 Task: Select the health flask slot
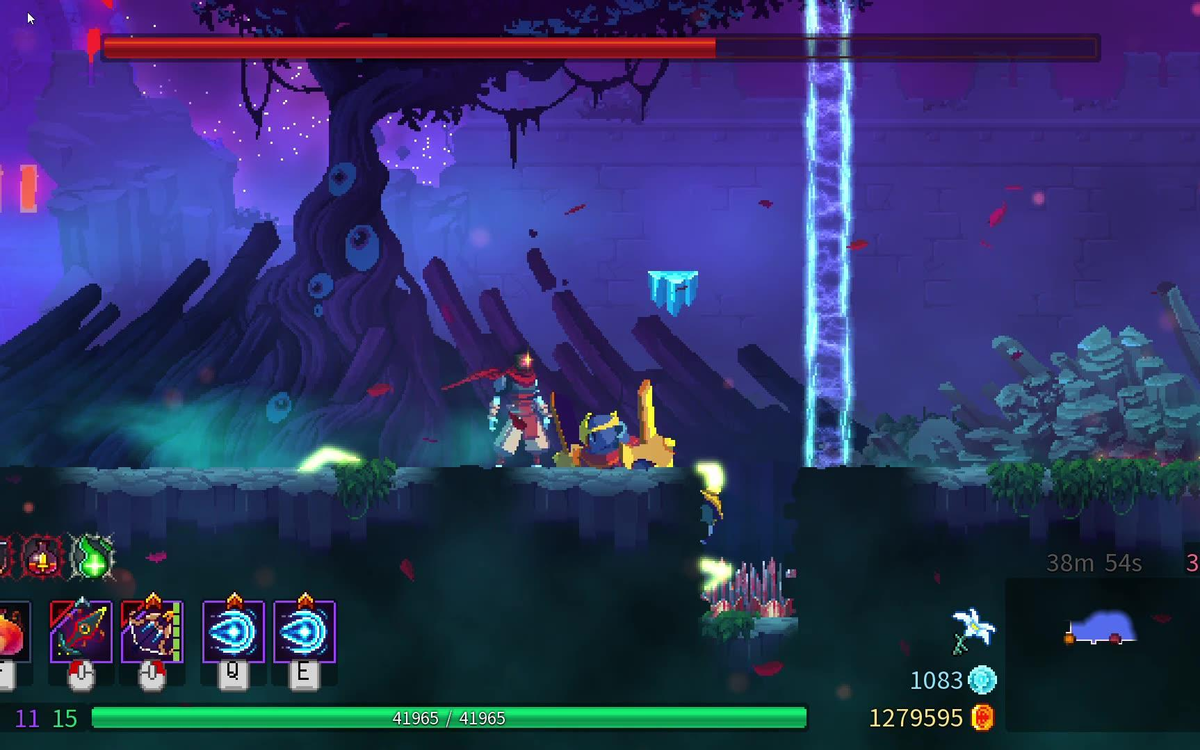pyautogui.click(x=12, y=632)
